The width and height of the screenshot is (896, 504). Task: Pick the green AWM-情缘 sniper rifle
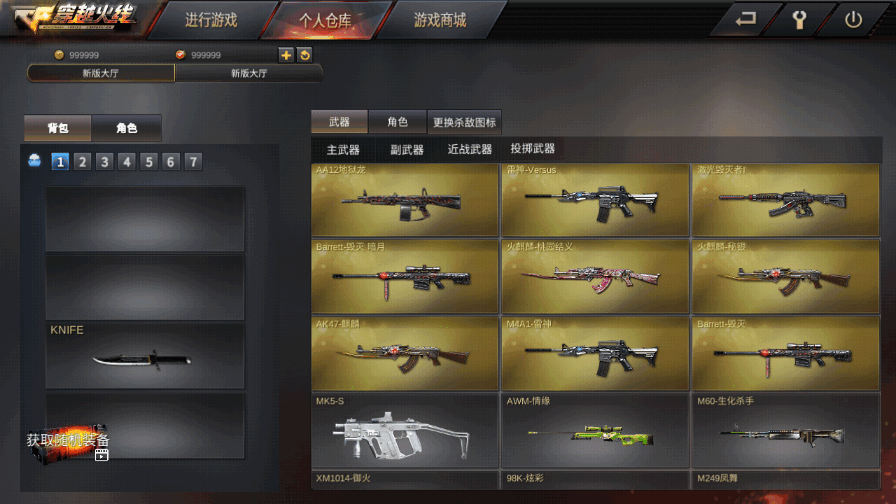click(594, 431)
